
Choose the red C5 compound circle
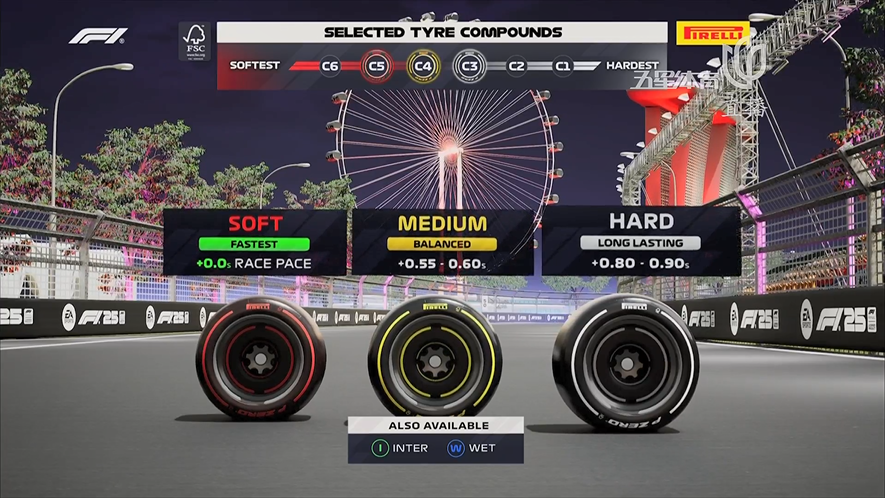pos(377,65)
